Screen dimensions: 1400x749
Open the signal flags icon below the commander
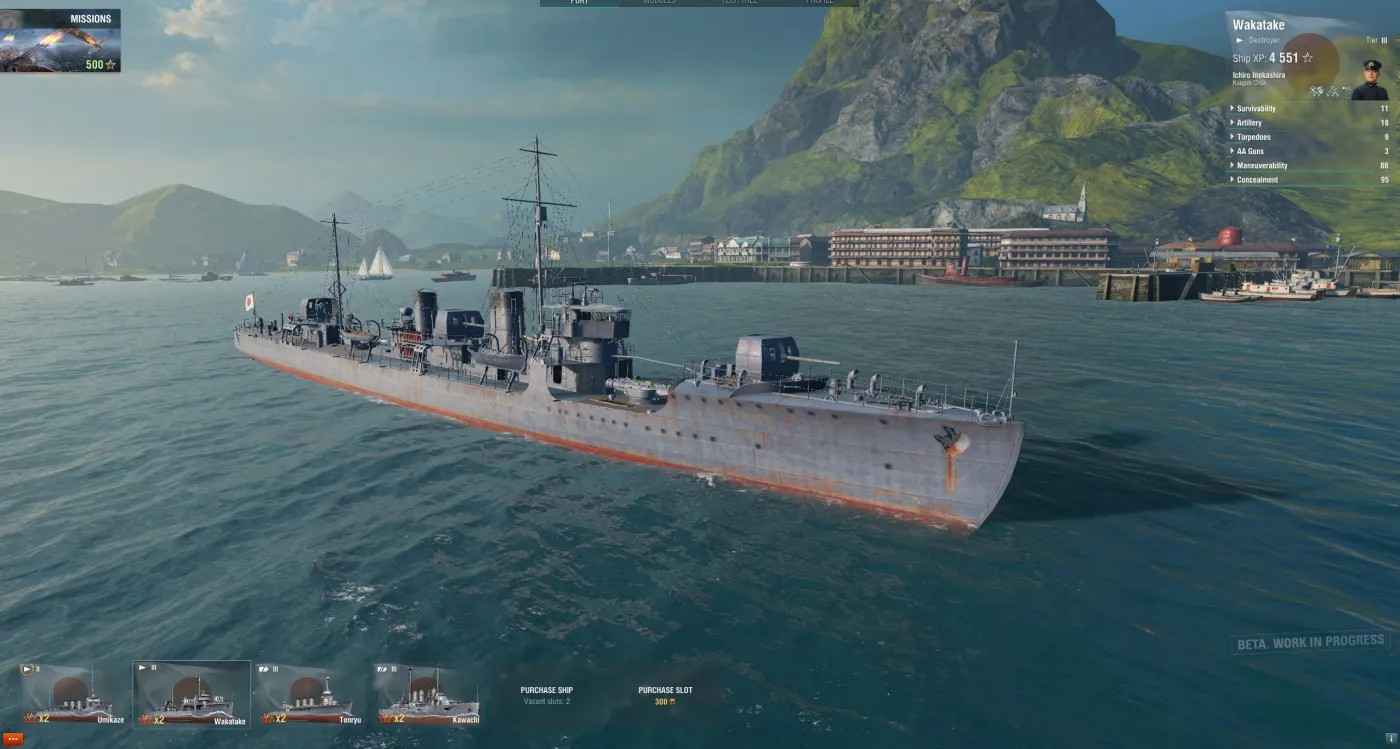(x=1318, y=92)
